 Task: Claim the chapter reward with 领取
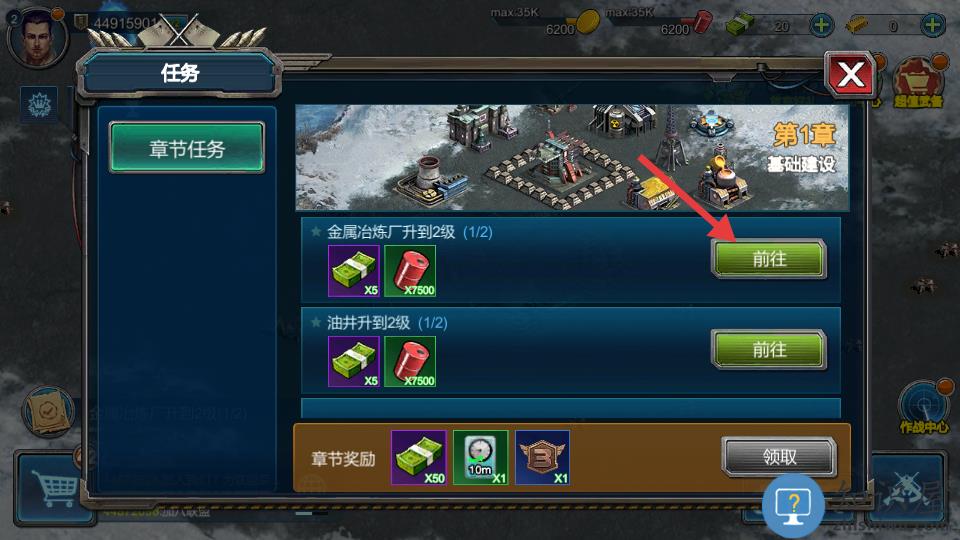[x=779, y=457]
